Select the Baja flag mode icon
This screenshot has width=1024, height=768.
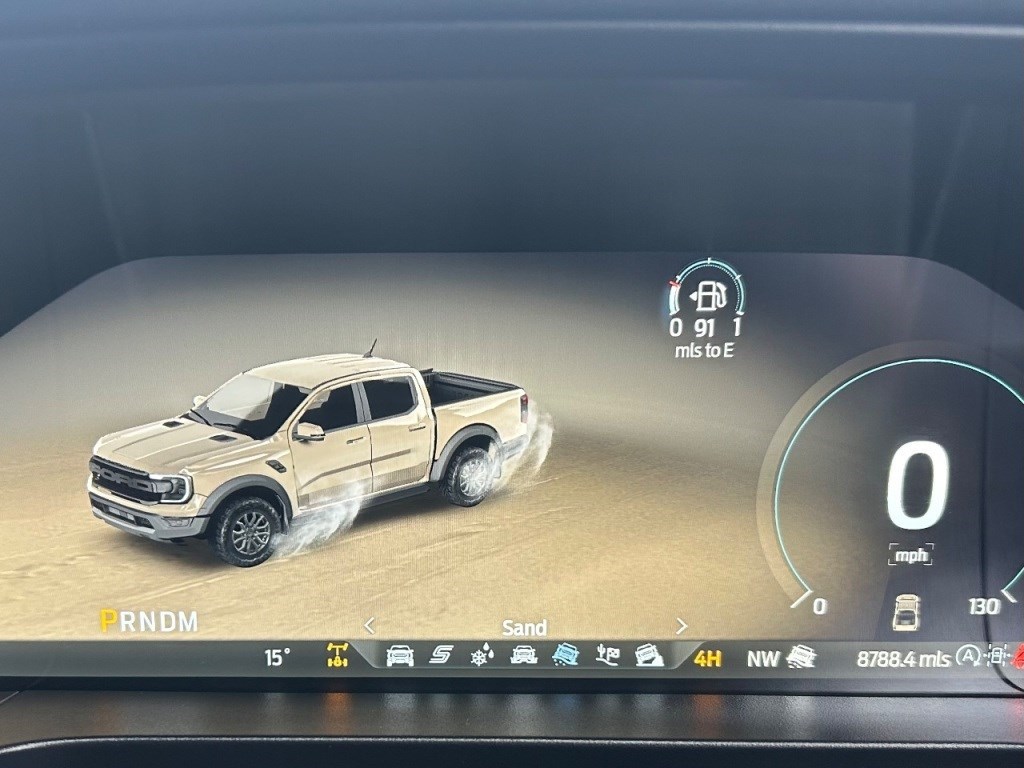point(607,656)
